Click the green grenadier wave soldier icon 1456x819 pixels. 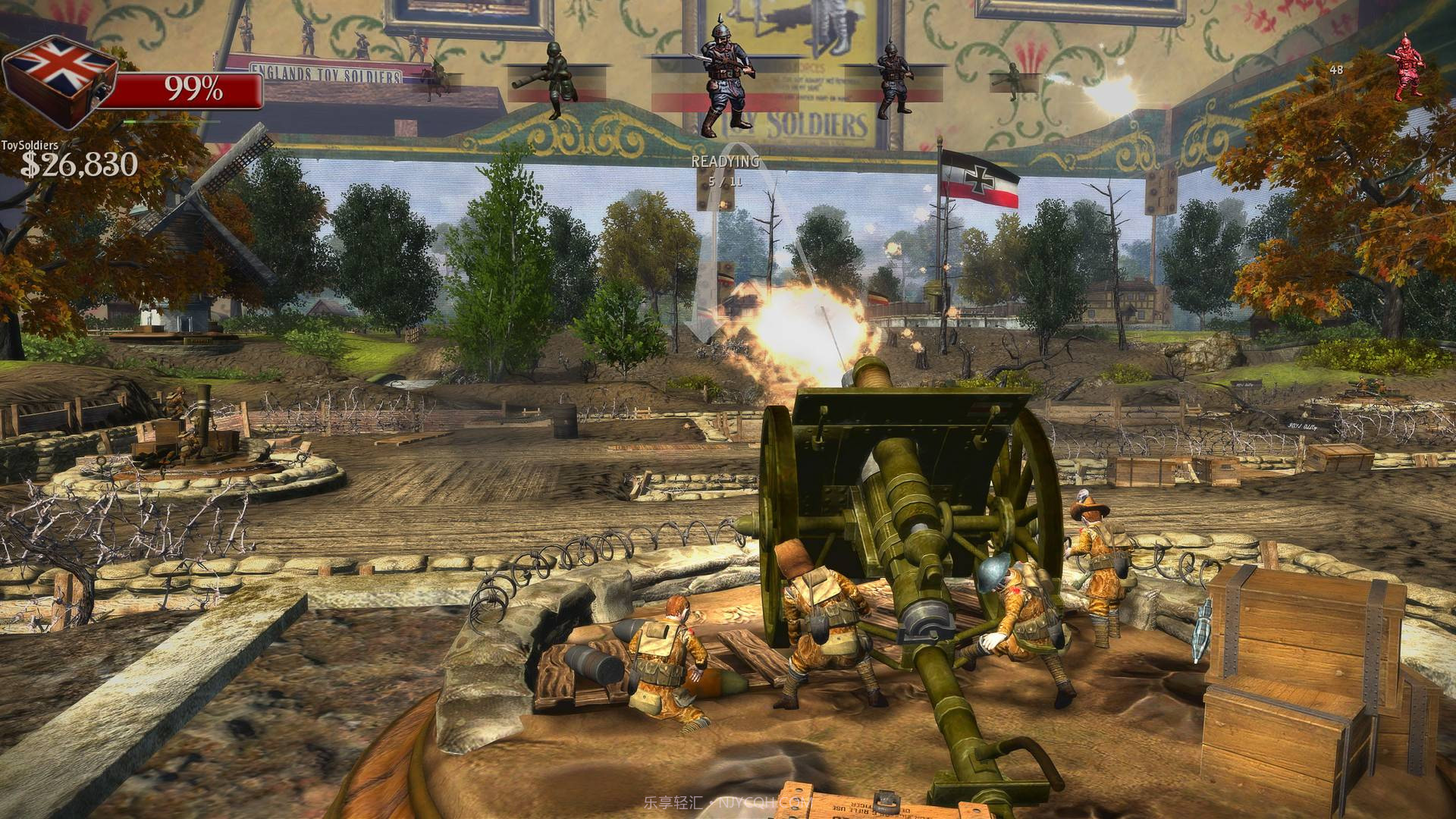click(556, 80)
